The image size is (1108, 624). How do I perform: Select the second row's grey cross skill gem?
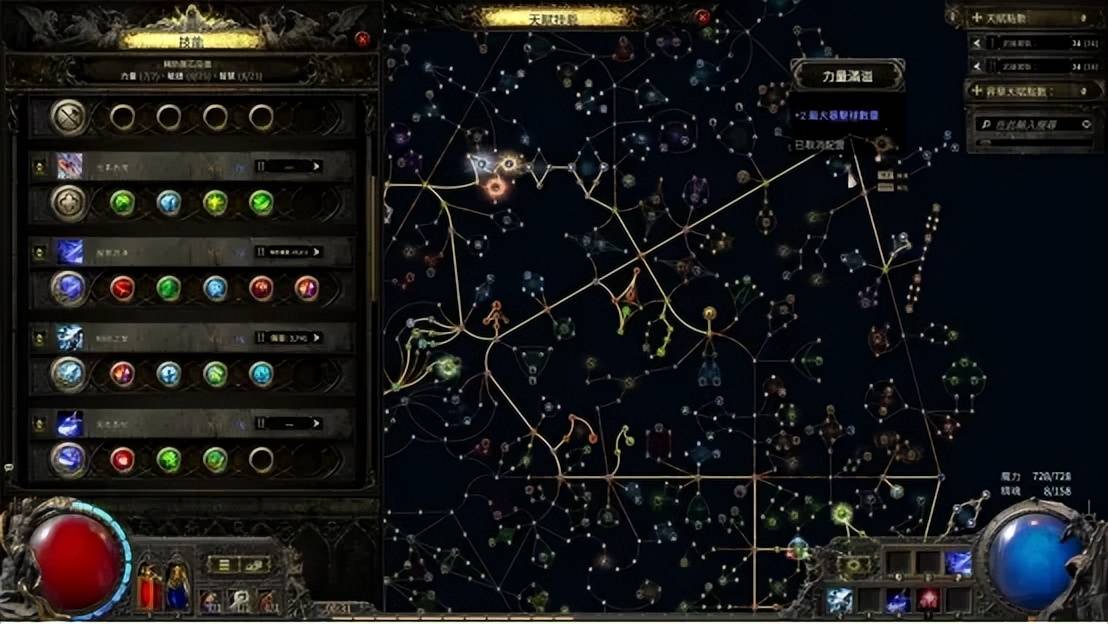coord(69,203)
